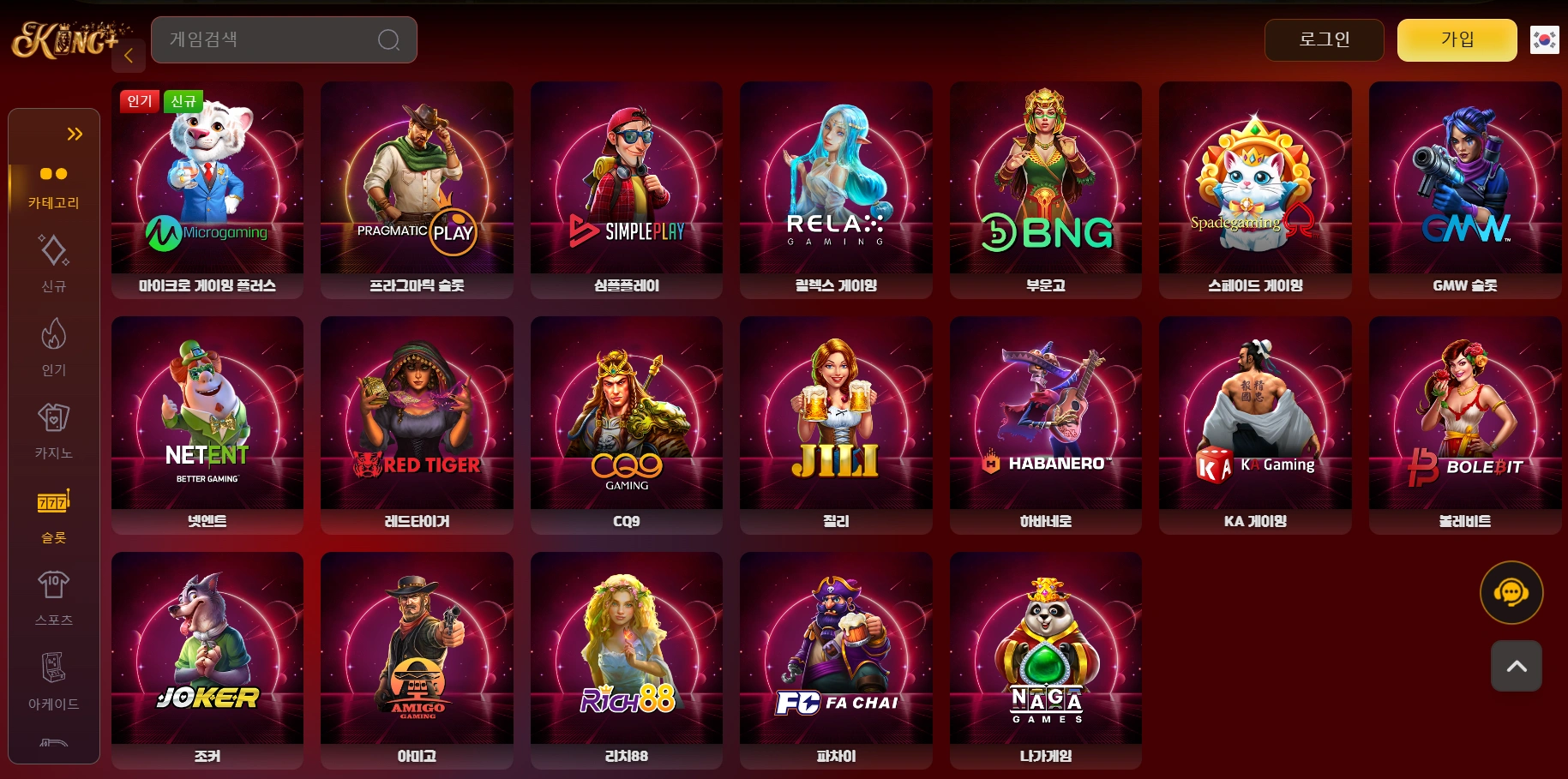This screenshot has height=779, width=1568.
Task: Open the JILI provider tile
Action: click(836, 424)
